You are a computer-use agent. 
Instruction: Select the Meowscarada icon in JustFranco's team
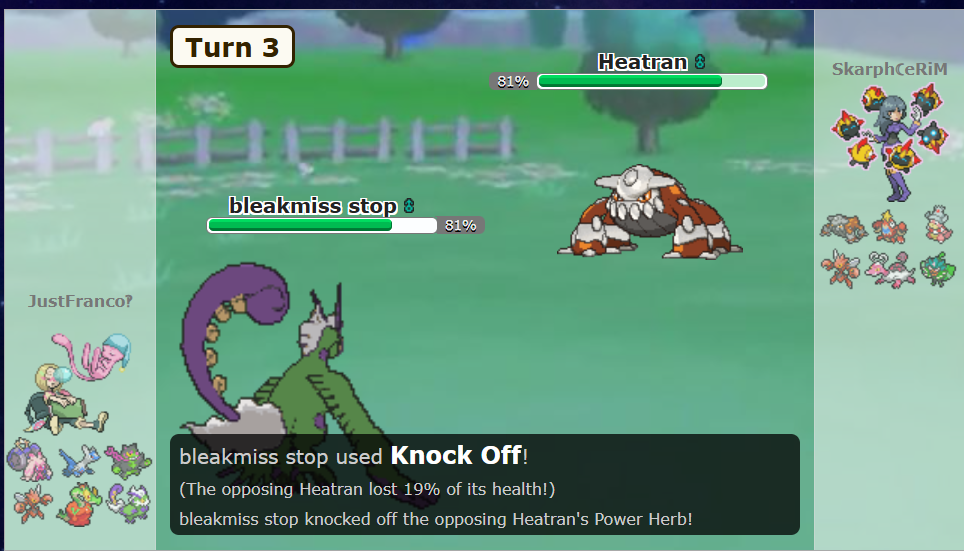129,461
